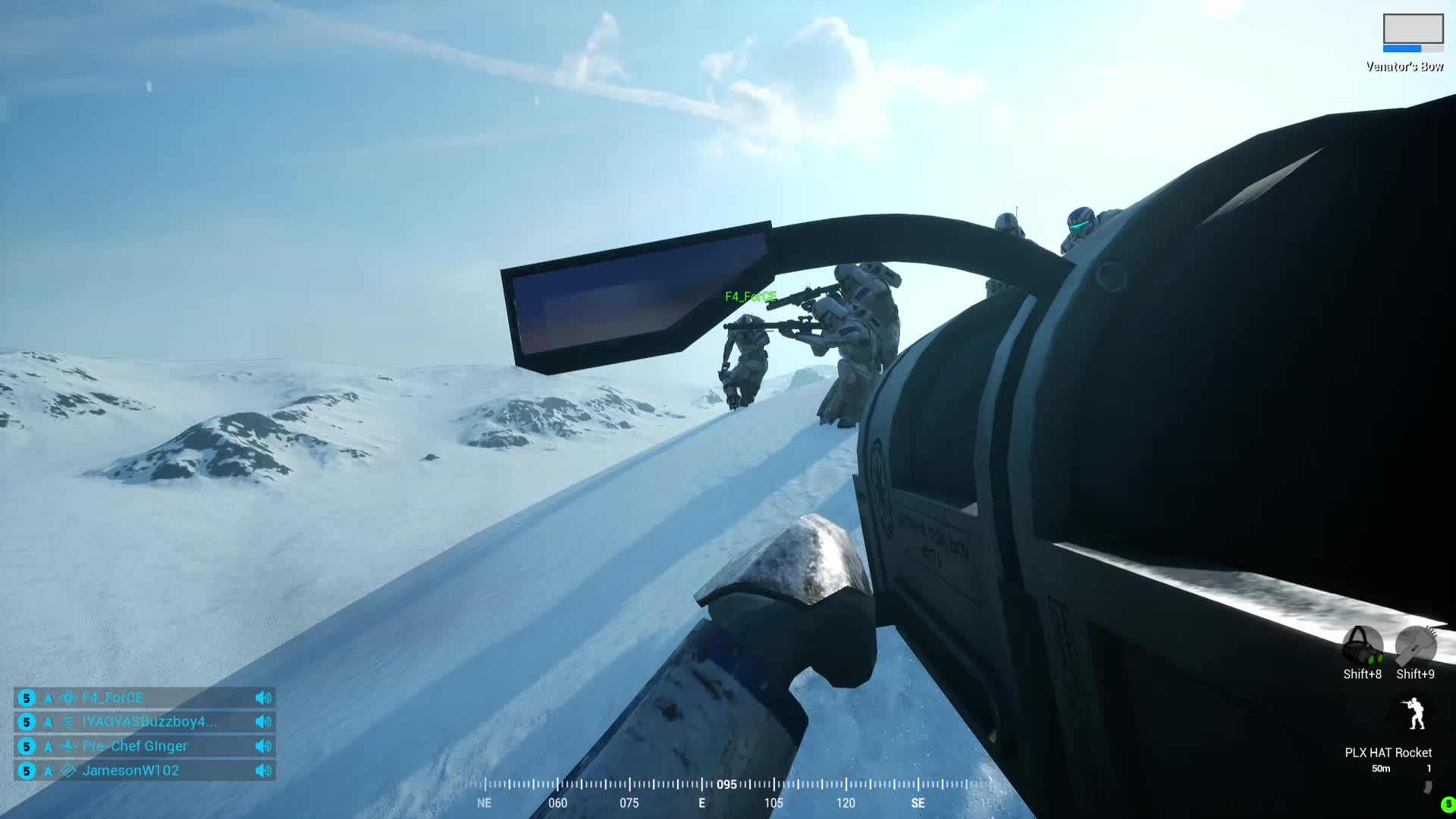This screenshot has width=1456, height=819.
Task: Mute IYAOYASBuzzboy4 using the speaker icon
Action: (x=263, y=722)
